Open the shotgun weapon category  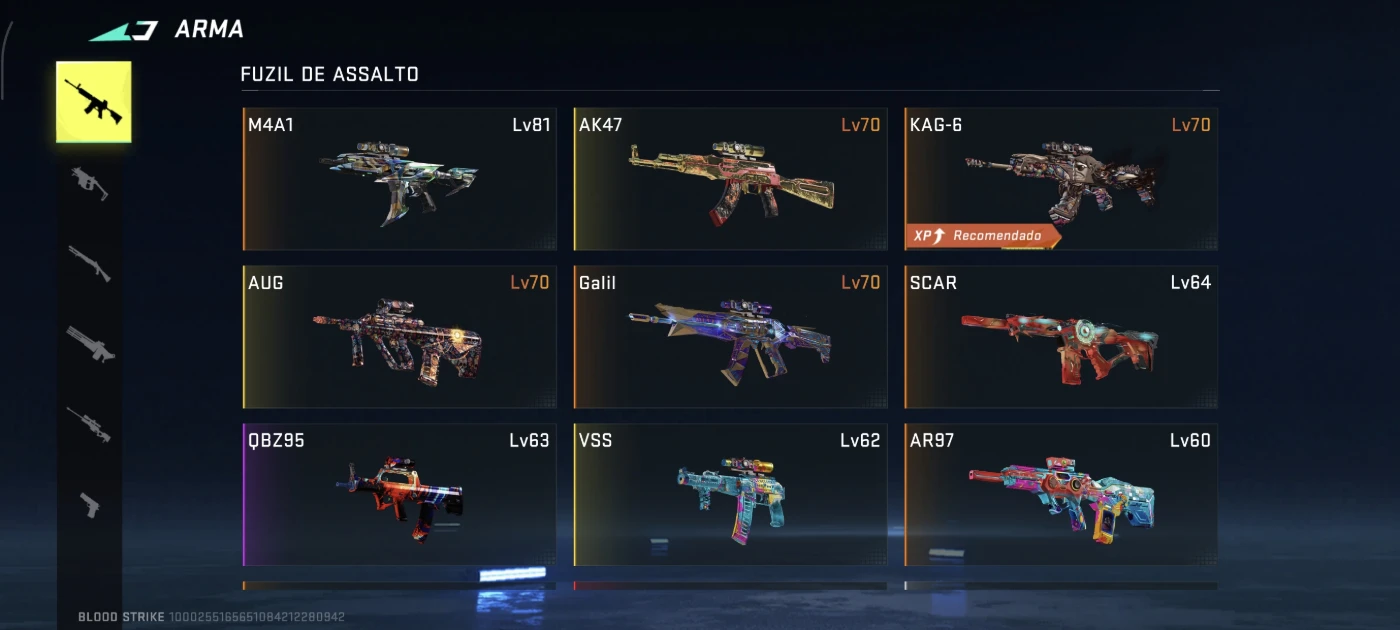(90, 263)
